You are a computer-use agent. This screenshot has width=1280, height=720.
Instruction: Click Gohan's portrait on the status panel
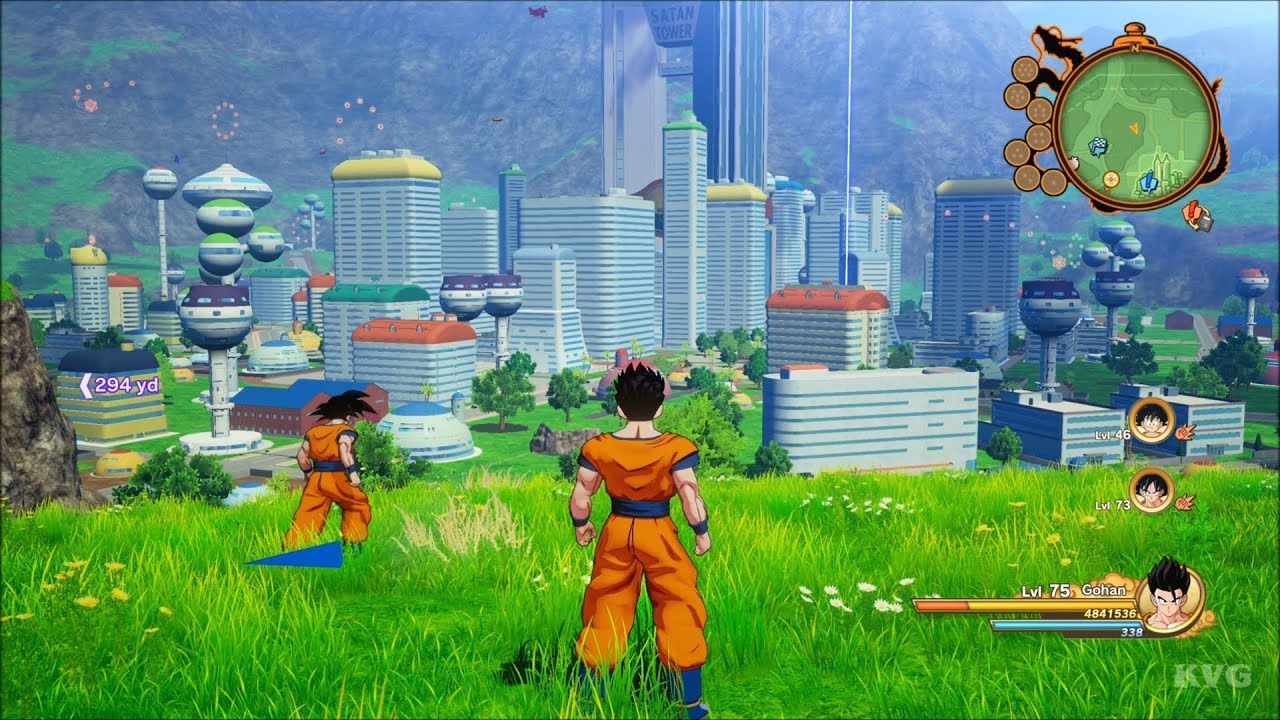tap(1168, 597)
